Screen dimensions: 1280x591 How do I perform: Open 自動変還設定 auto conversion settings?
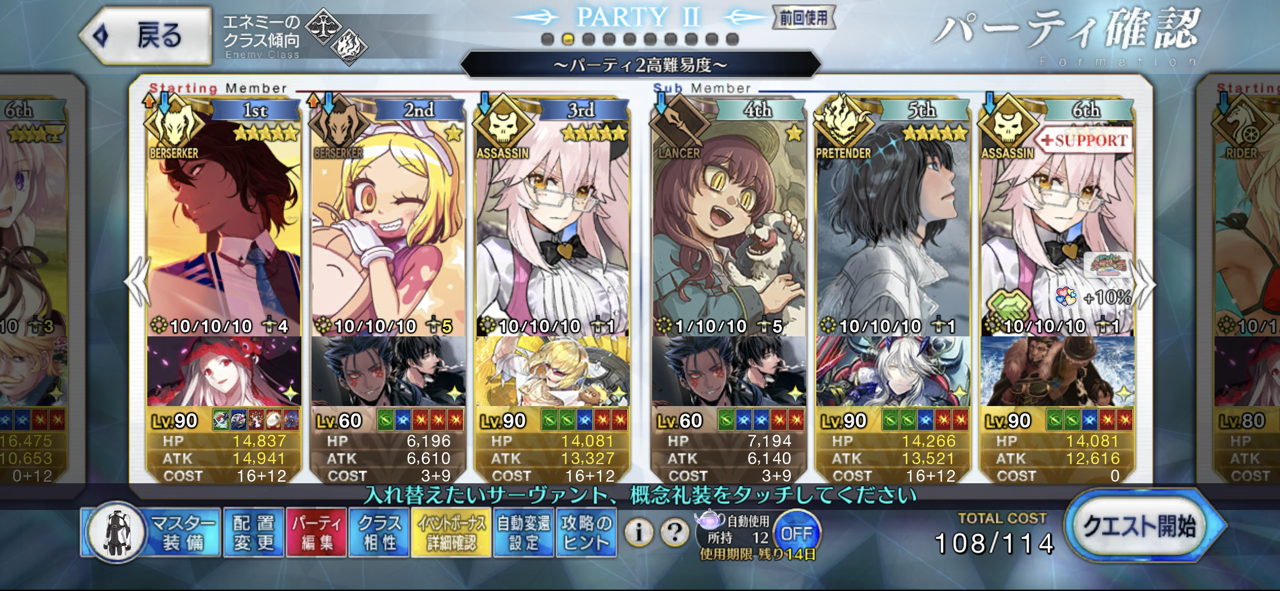click(x=523, y=532)
